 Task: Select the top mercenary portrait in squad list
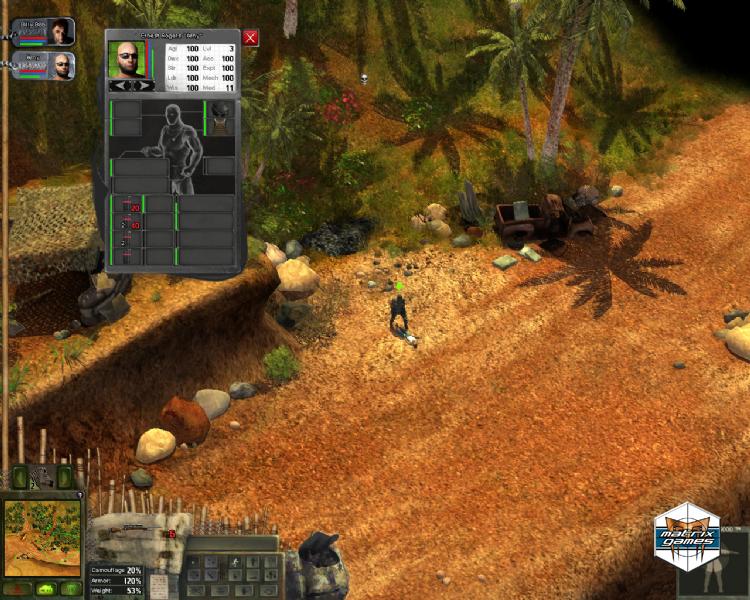pyautogui.click(x=60, y=31)
